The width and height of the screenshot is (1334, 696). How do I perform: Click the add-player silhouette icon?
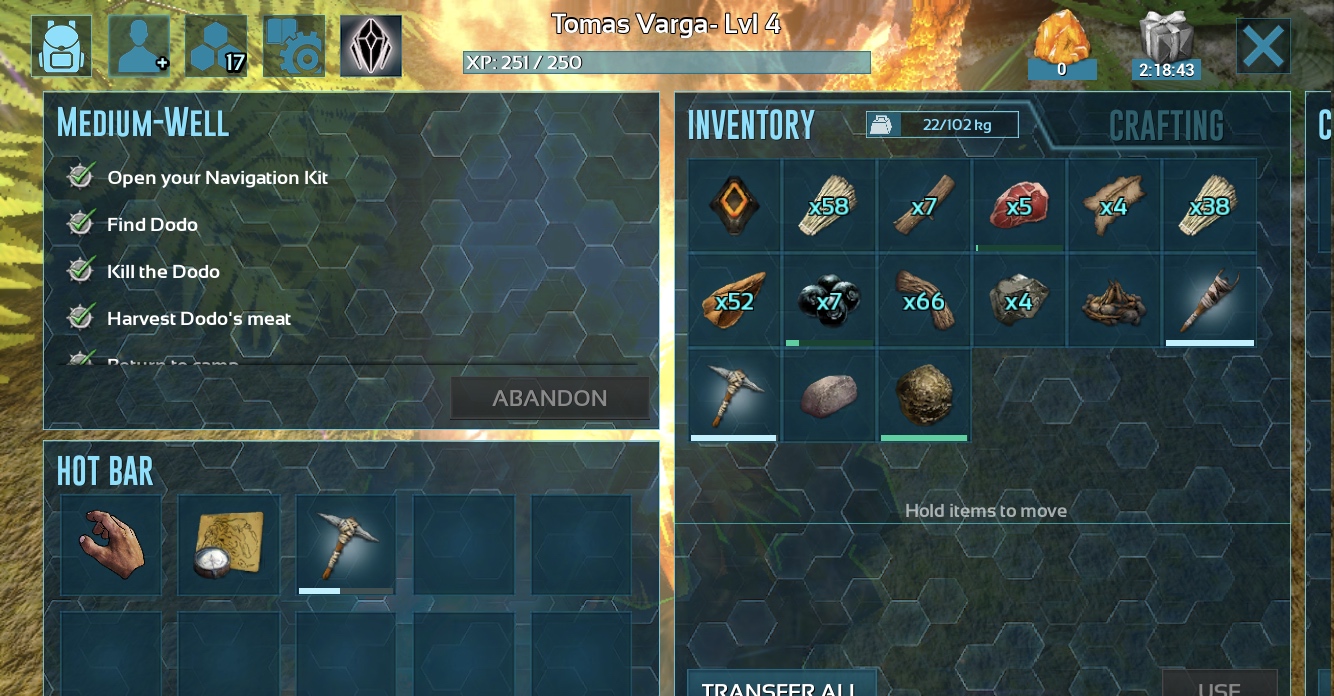[139, 46]
